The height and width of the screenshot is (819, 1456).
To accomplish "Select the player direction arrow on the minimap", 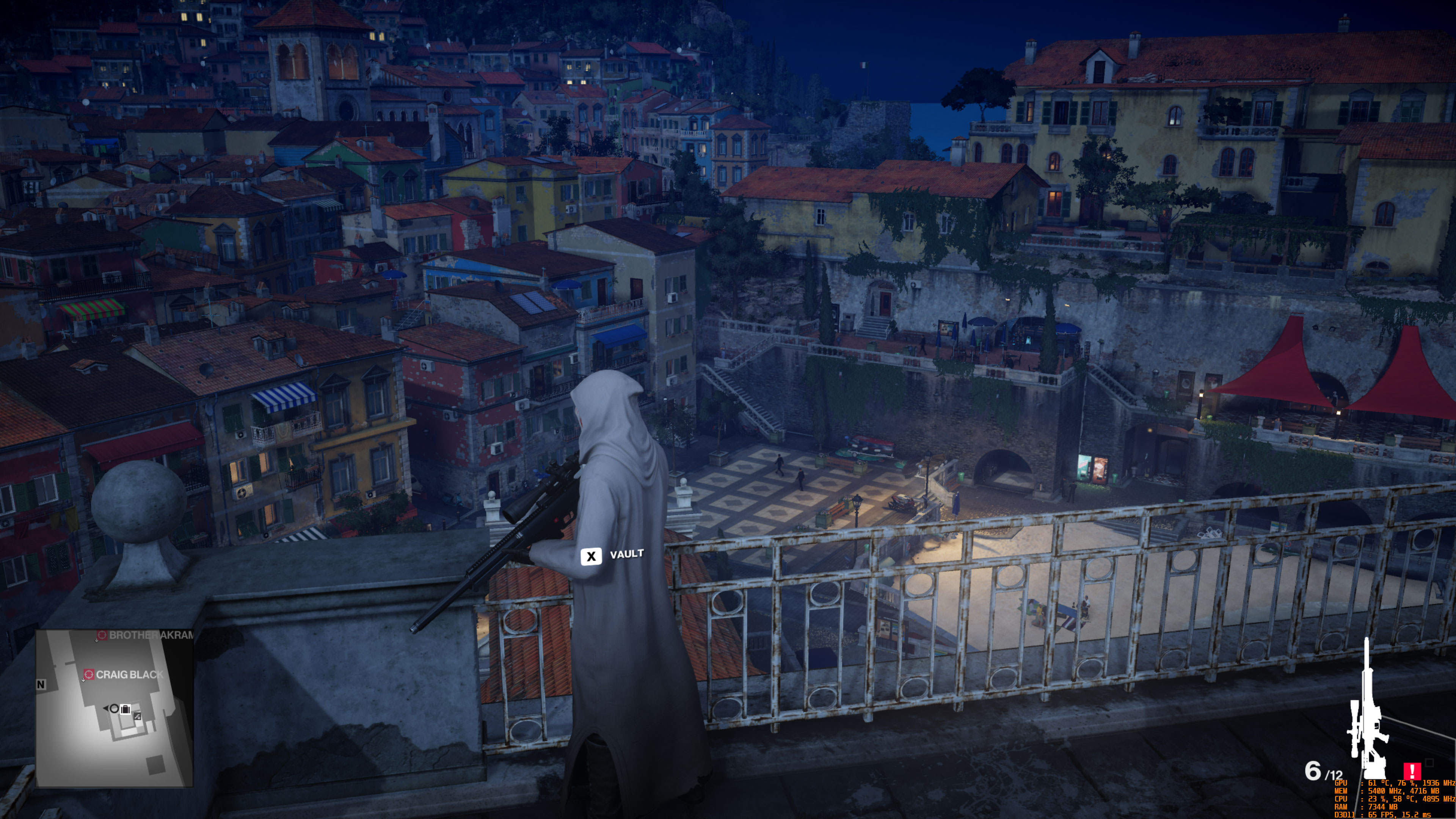I will tap(106, 708).
